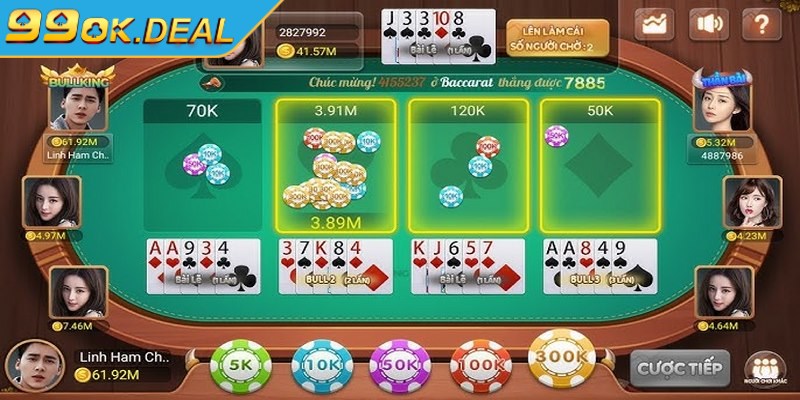Select the 100K betting chip

480,366
